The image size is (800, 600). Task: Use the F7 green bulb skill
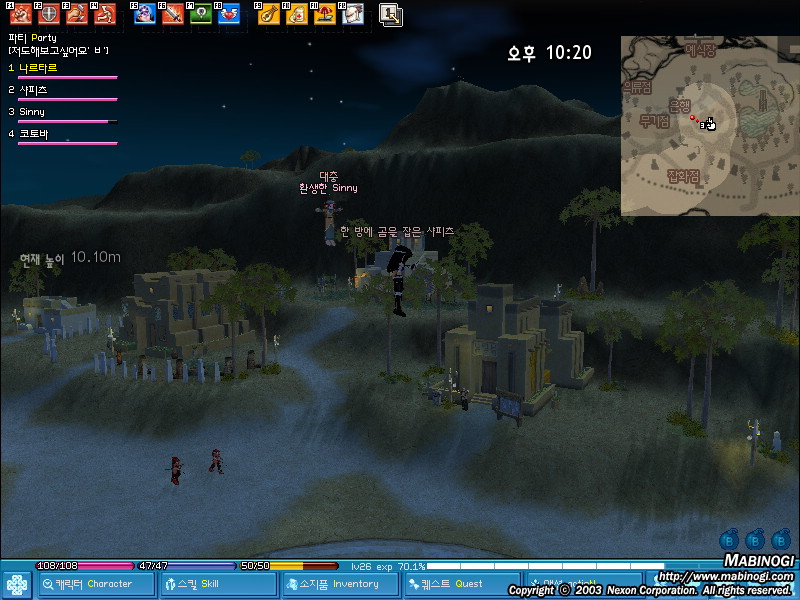click(x=201, y=14)
